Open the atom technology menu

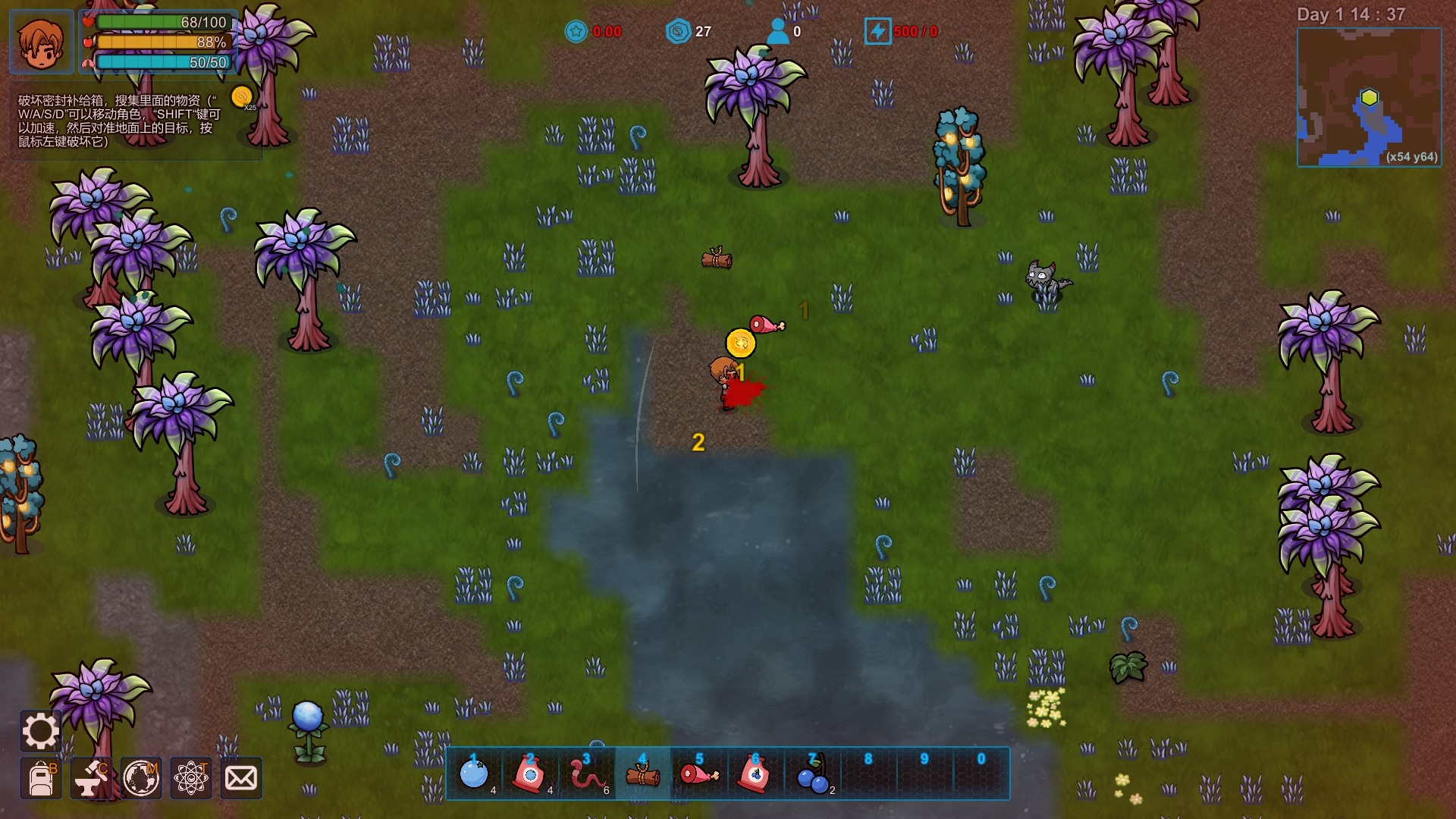pos(191,778)
